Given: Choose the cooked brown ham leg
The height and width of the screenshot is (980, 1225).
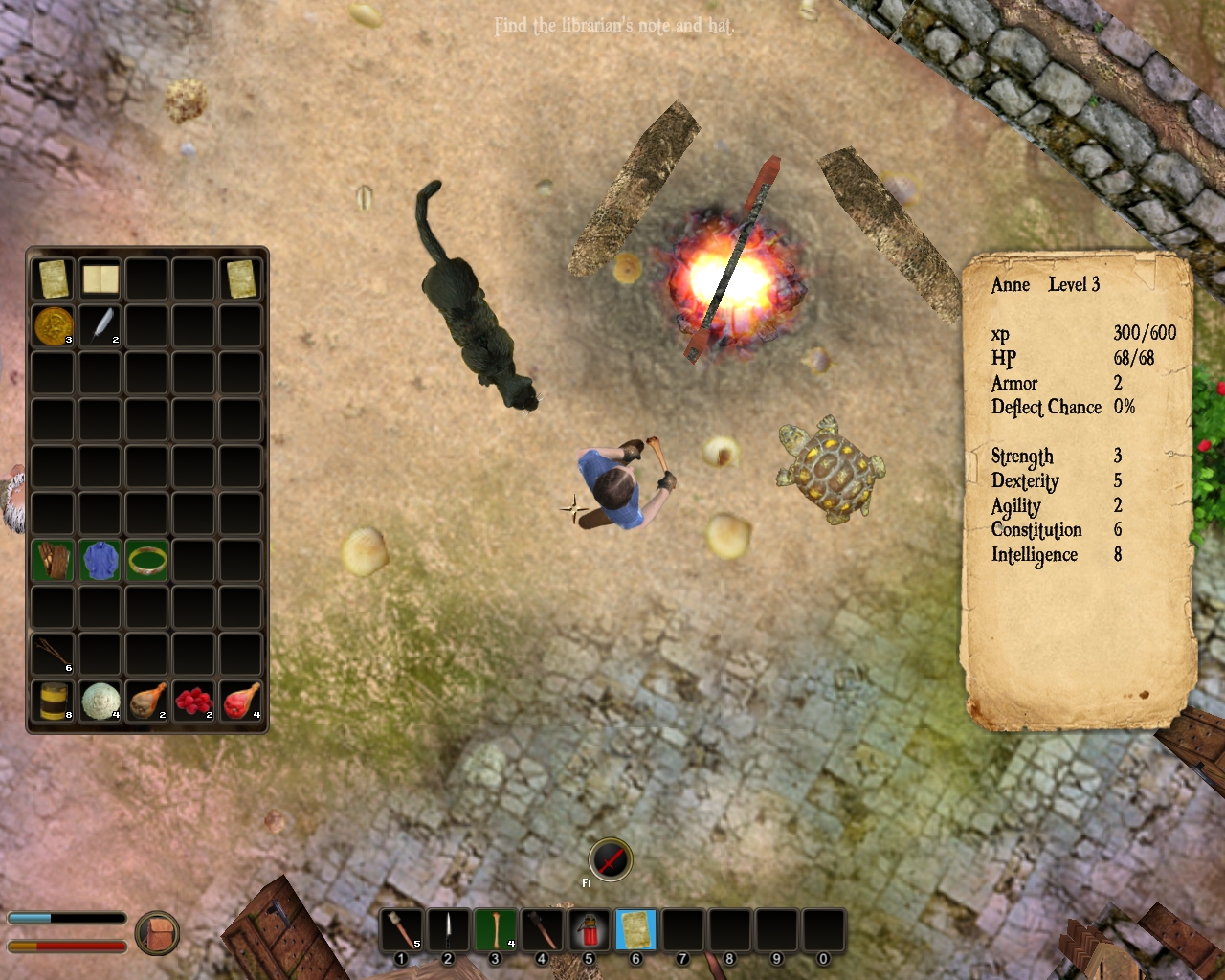Looking at the screenshot, I should pos(146,702).
